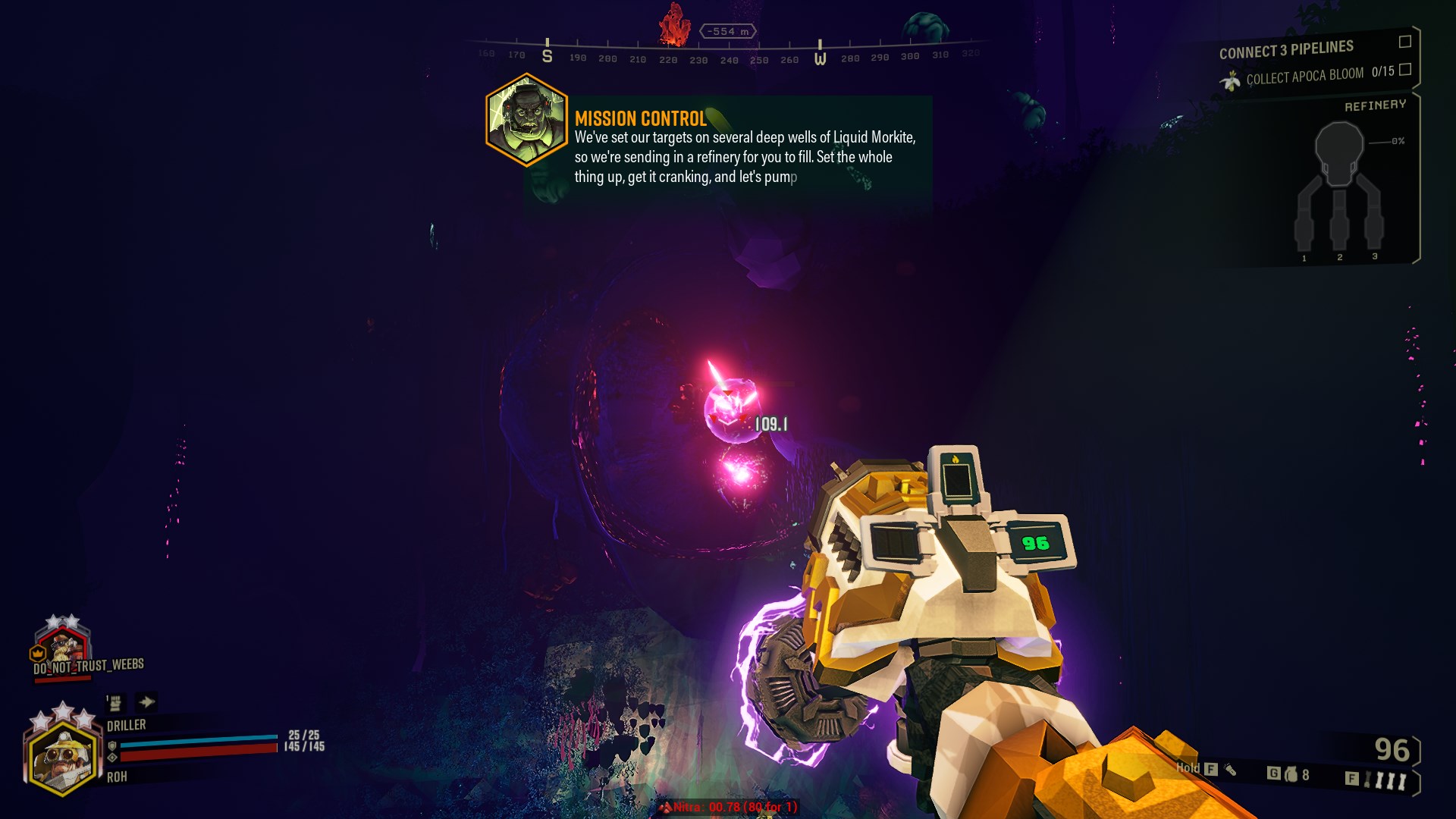1456x819 pixels.
Task: Click the red crystal marker on compass
Action: [x=674, y=27]
